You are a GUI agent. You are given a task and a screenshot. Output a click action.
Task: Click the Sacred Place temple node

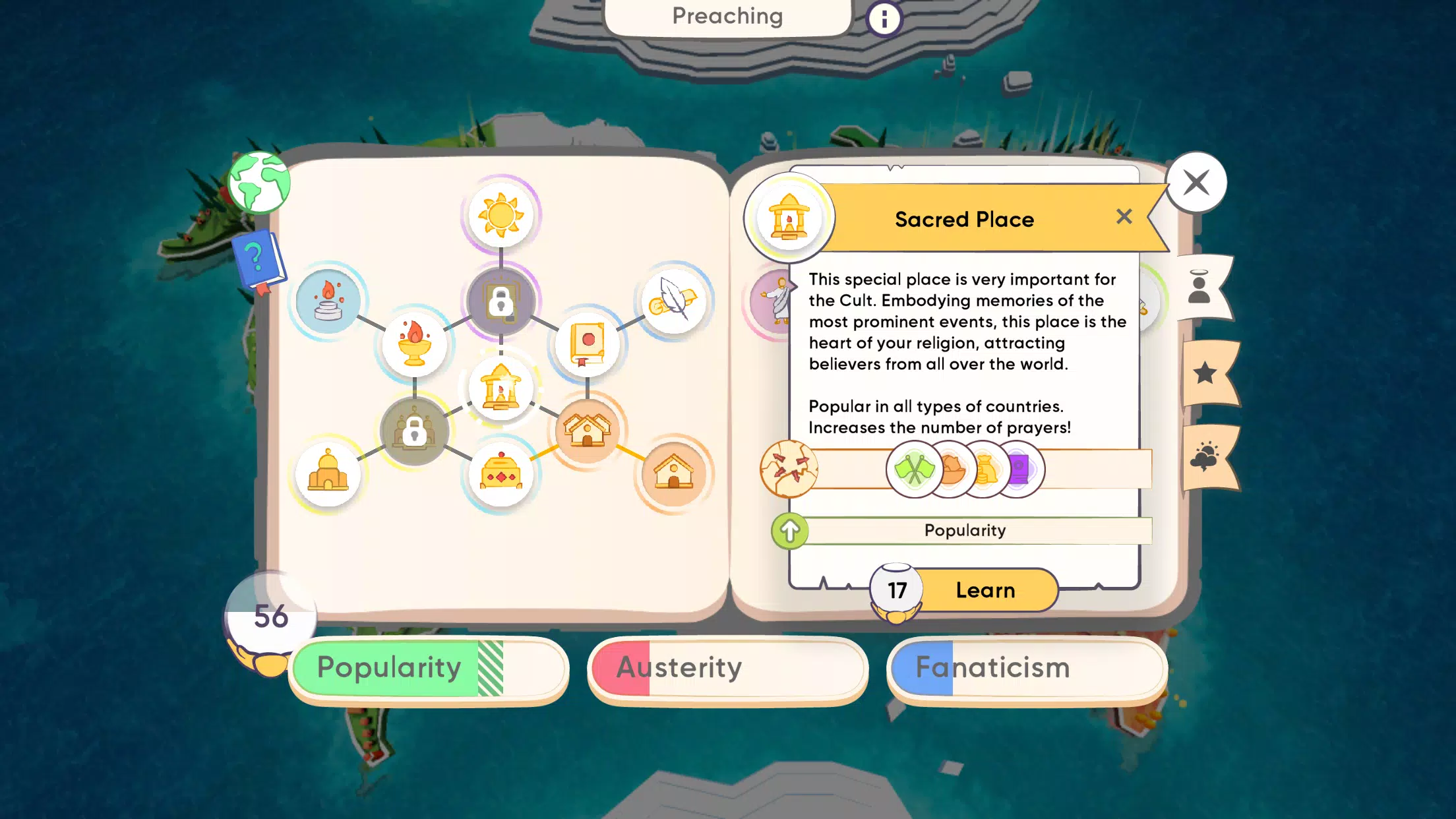coord(501,389)
